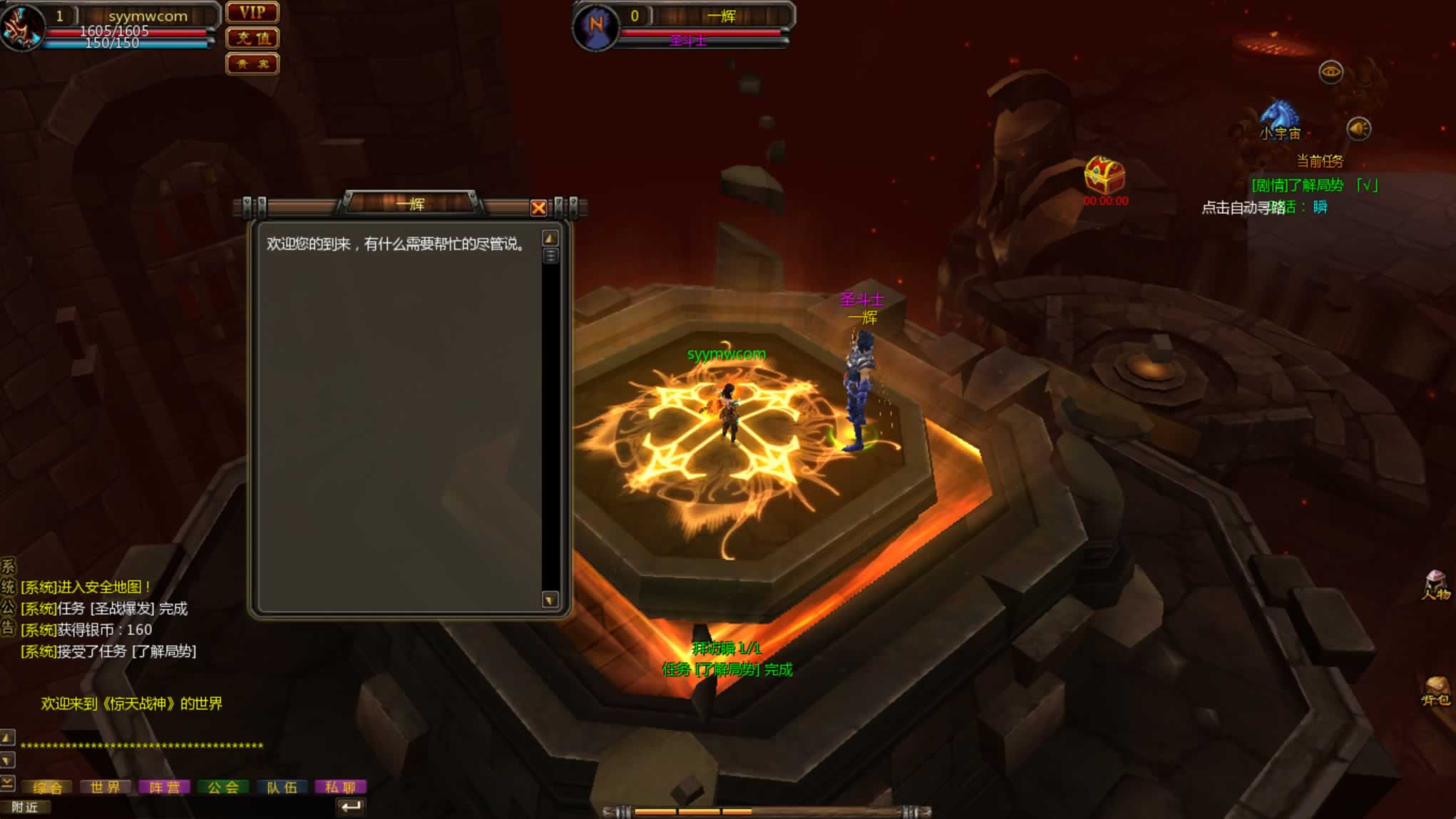Click the player portrait avatar
Image resolution: width=1456 pixels, height=819 pixels.
pyautogui.click(x=21, y=27)
